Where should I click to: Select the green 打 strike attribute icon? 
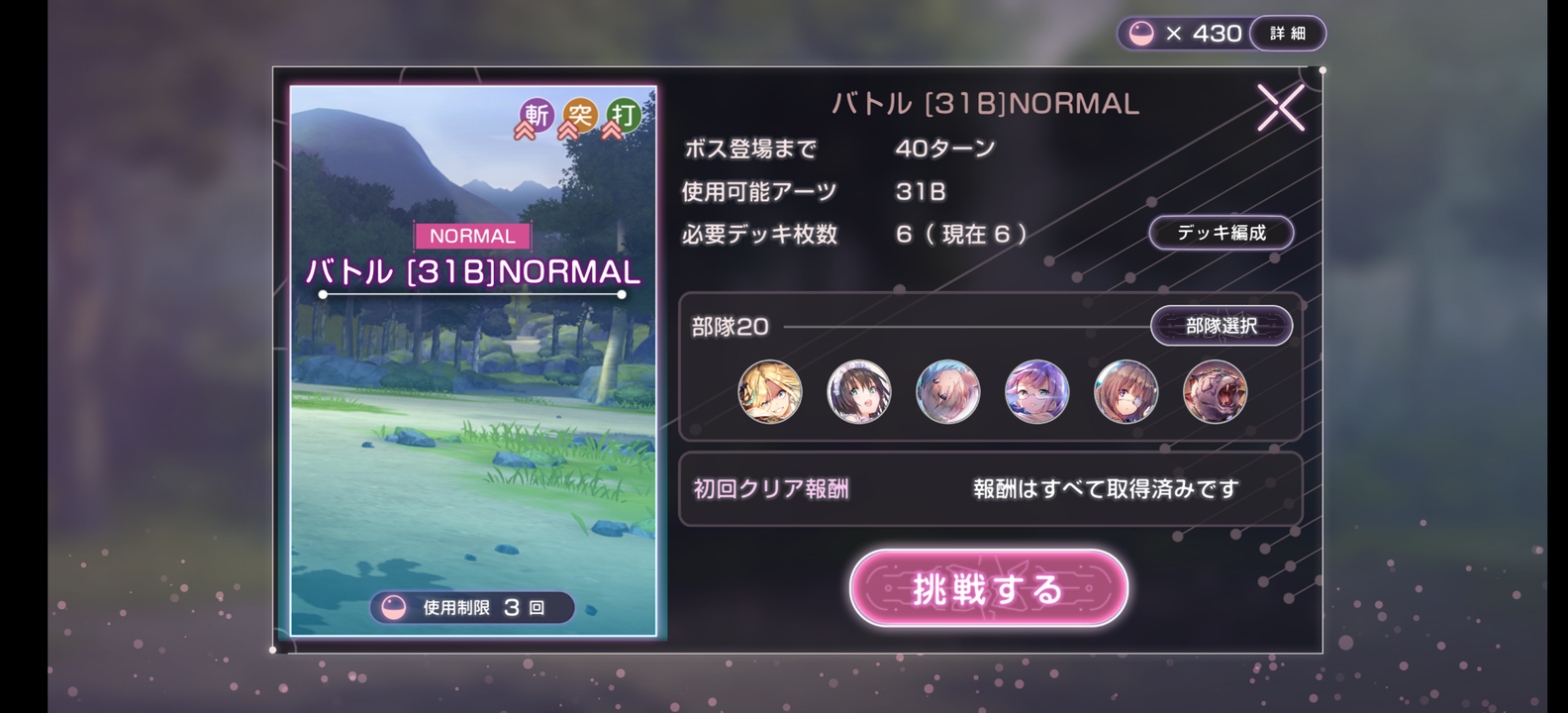point(626,117)
